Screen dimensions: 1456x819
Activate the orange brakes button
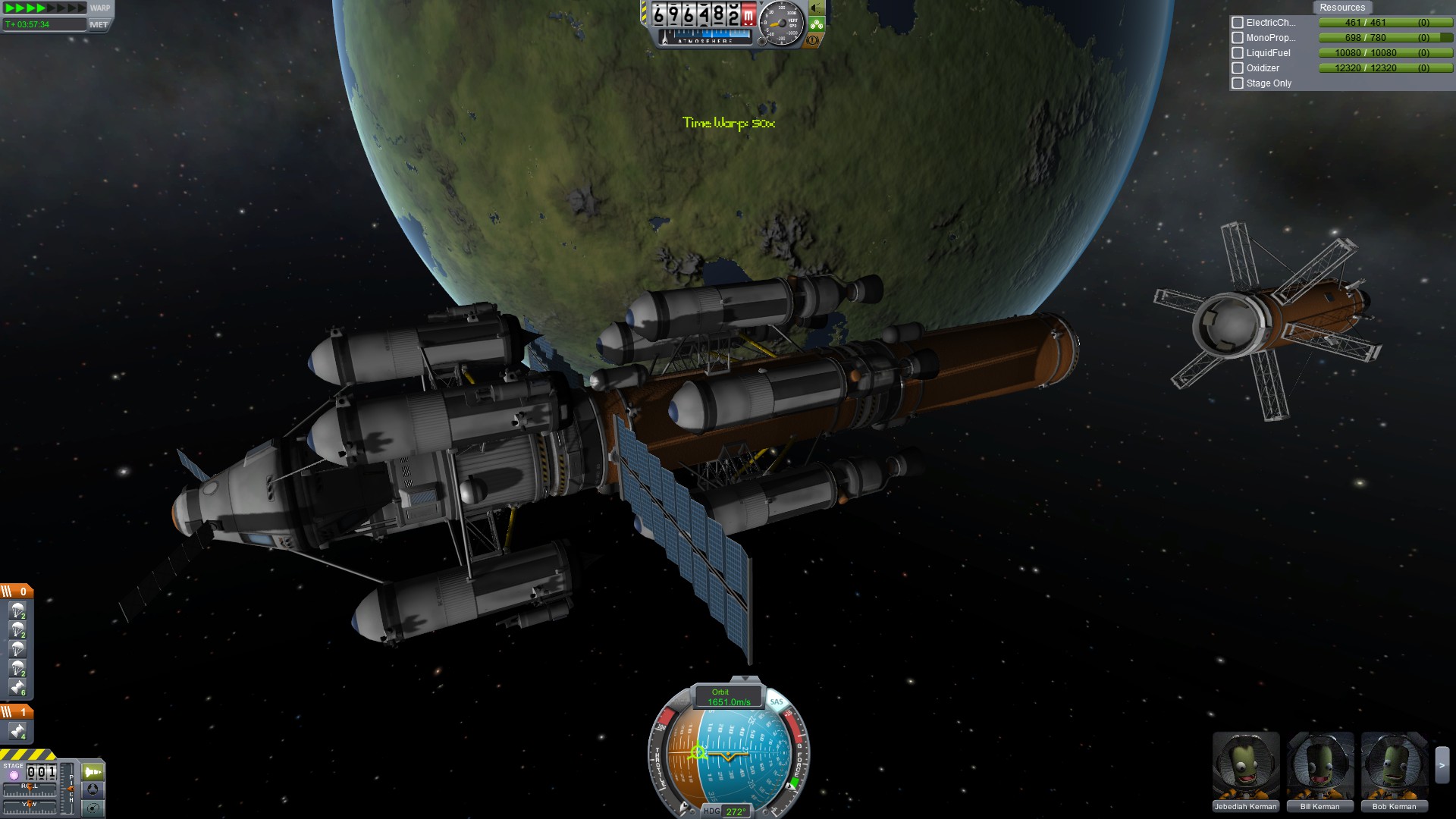pyautogui.click(x=813, y=40)
